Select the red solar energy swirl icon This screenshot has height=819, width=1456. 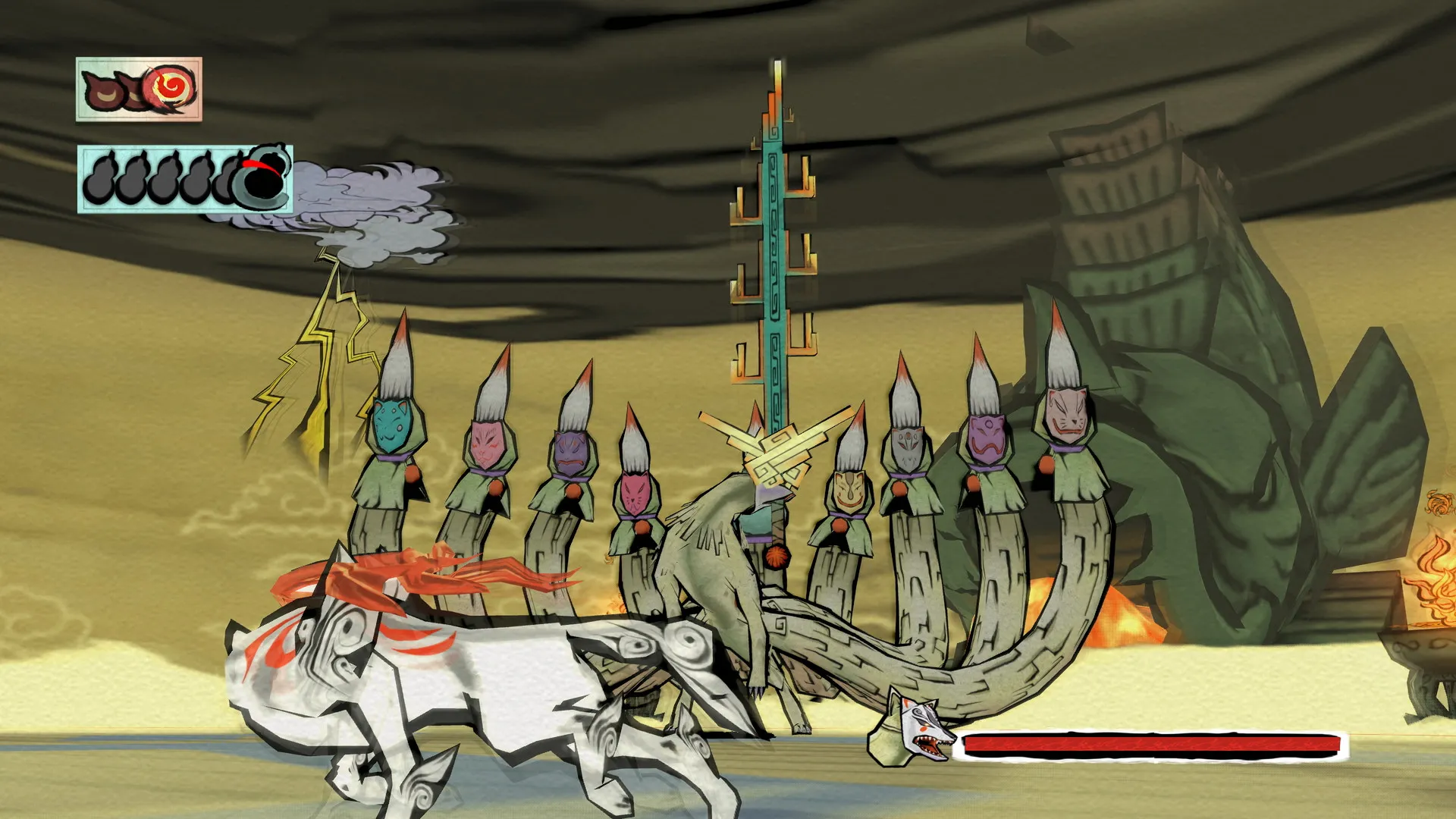[171, 87]
